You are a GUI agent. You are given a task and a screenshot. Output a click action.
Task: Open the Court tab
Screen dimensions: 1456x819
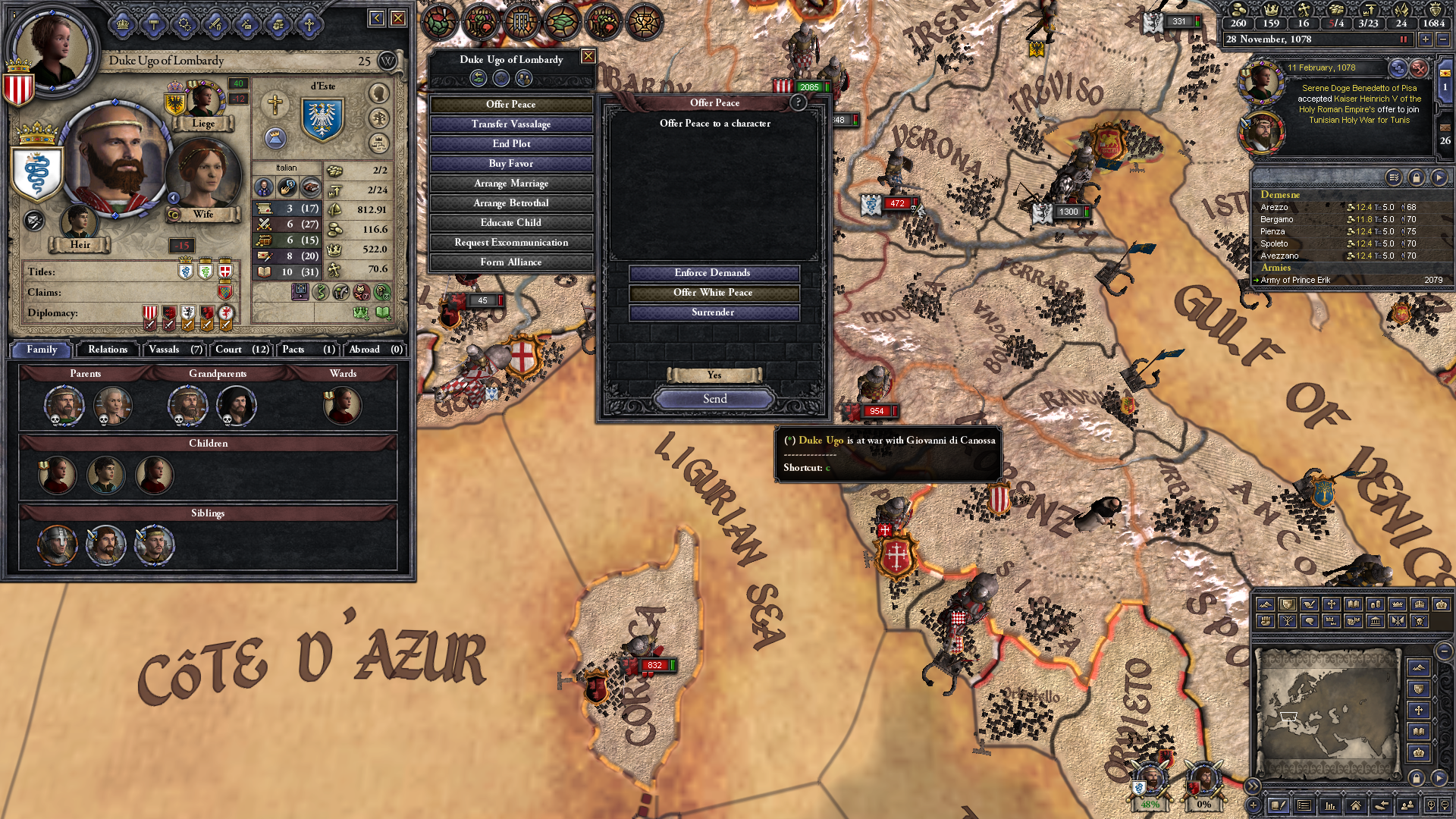click(x=240, y=349)
